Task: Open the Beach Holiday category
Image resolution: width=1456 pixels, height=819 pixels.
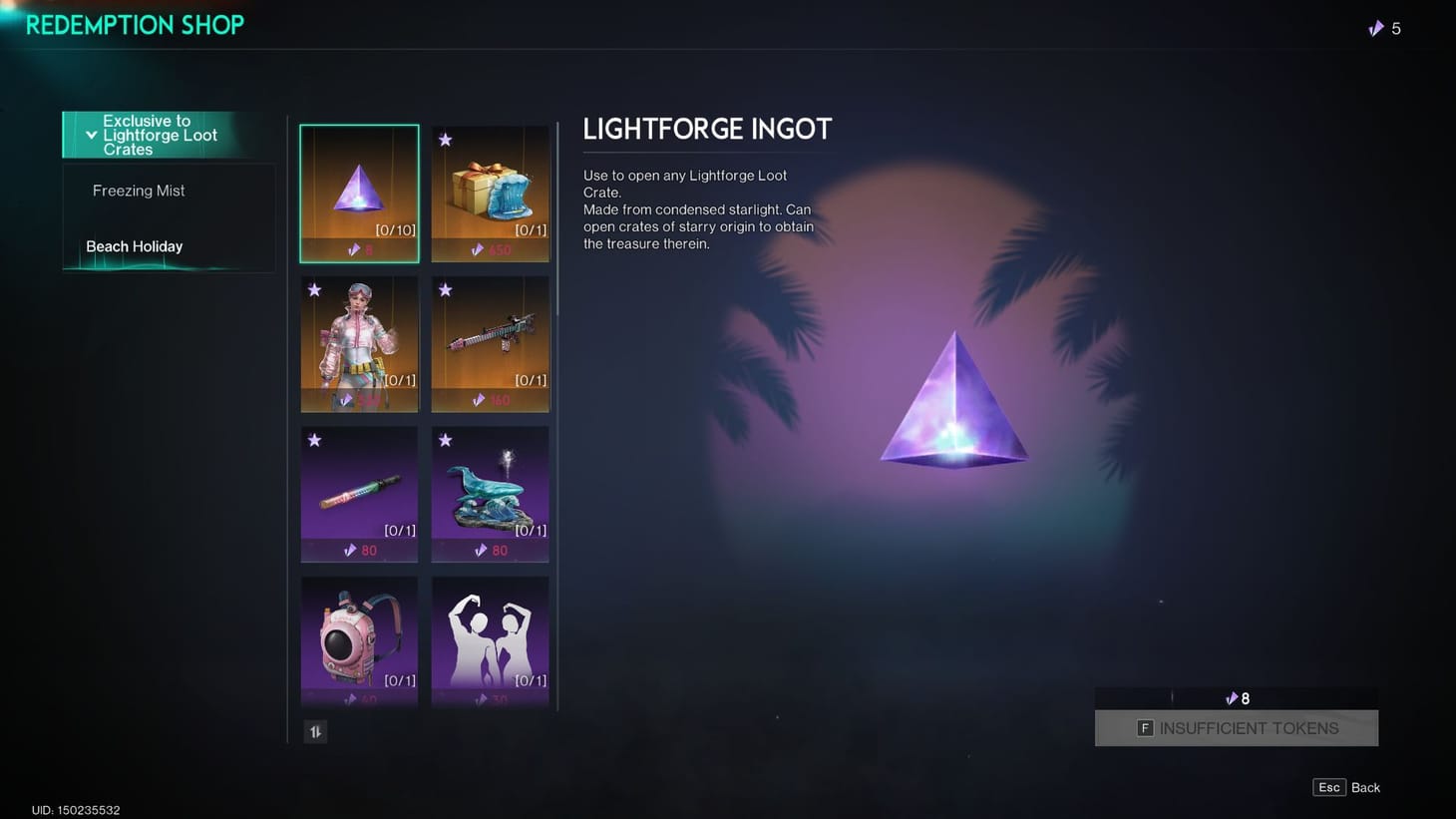Action: click(135, 246)
